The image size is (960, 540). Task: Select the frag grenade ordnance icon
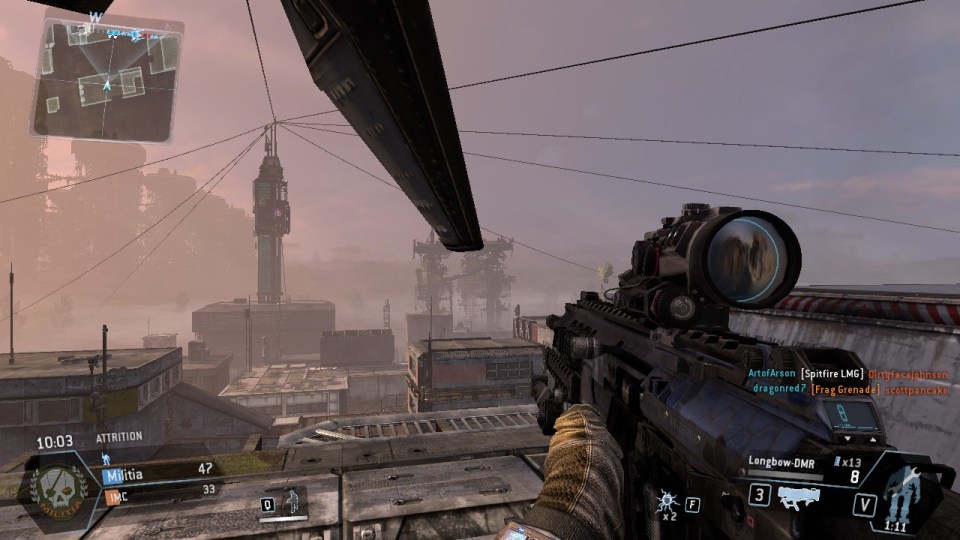point(666,500)
